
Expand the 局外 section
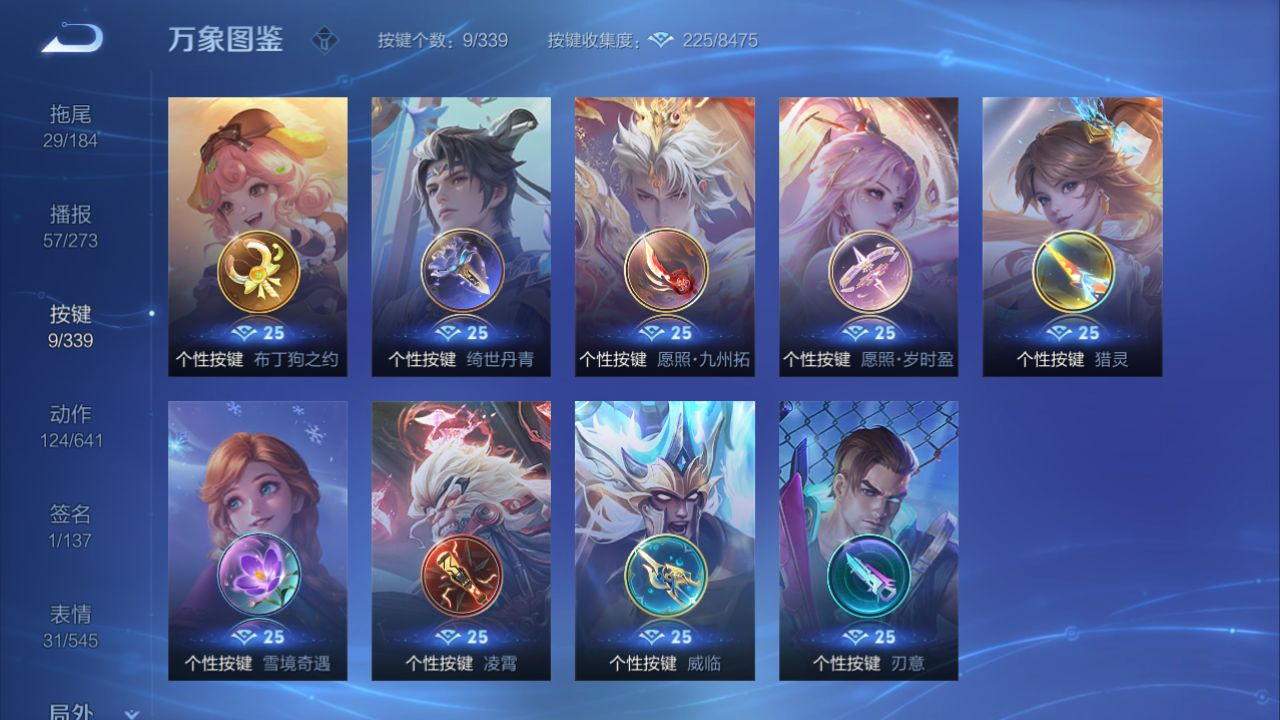click(x=90, y=712)
